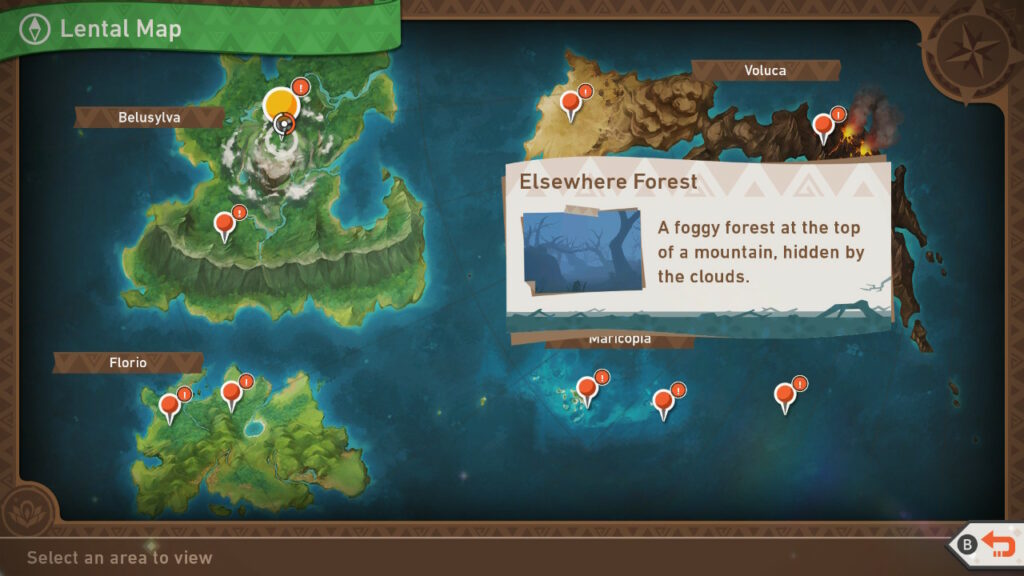Select the Florio pin just above the lake

(x=232, y=394)
